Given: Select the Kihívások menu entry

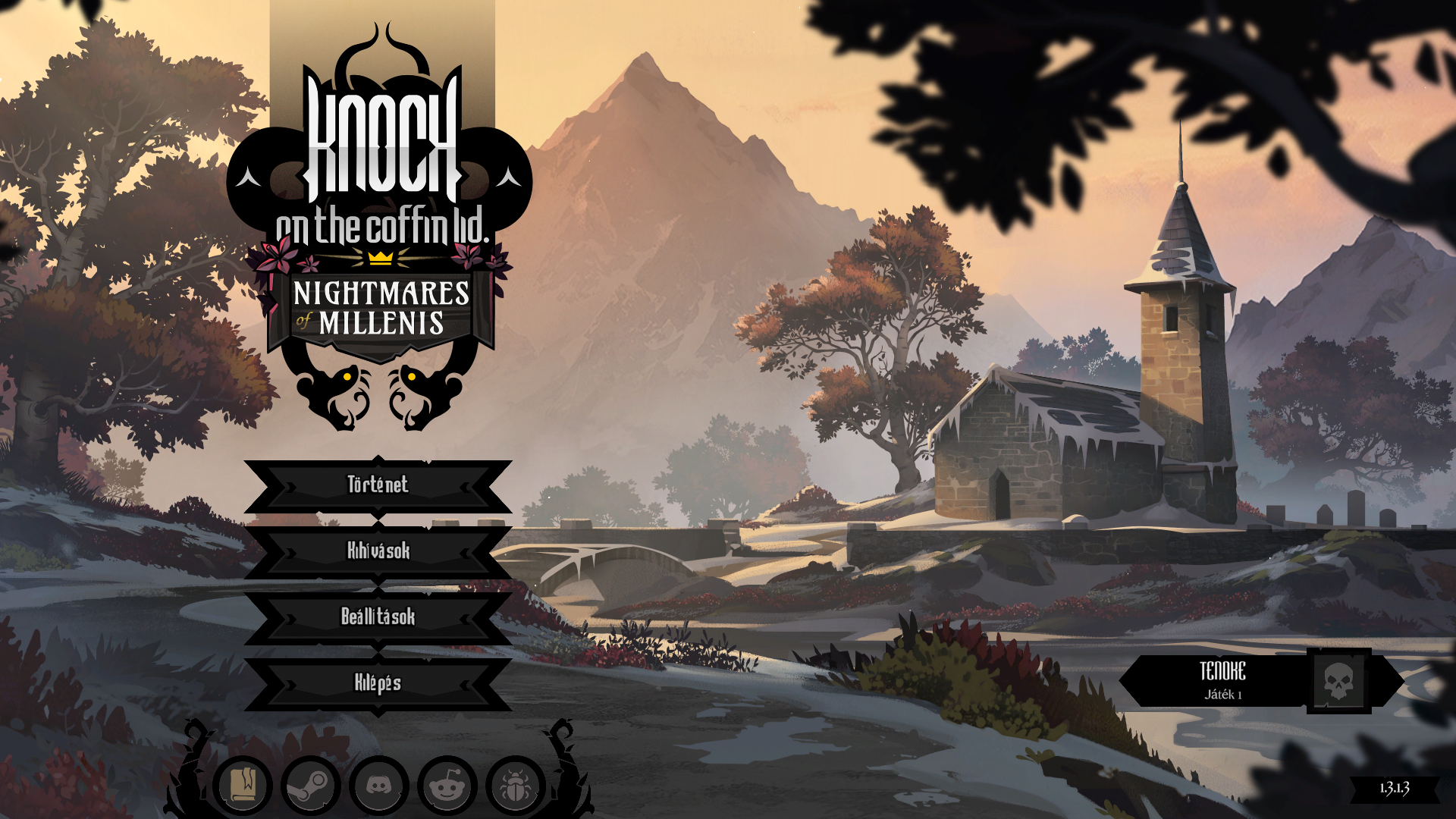Looking at the screenshot, I should (x=378, y=551).
